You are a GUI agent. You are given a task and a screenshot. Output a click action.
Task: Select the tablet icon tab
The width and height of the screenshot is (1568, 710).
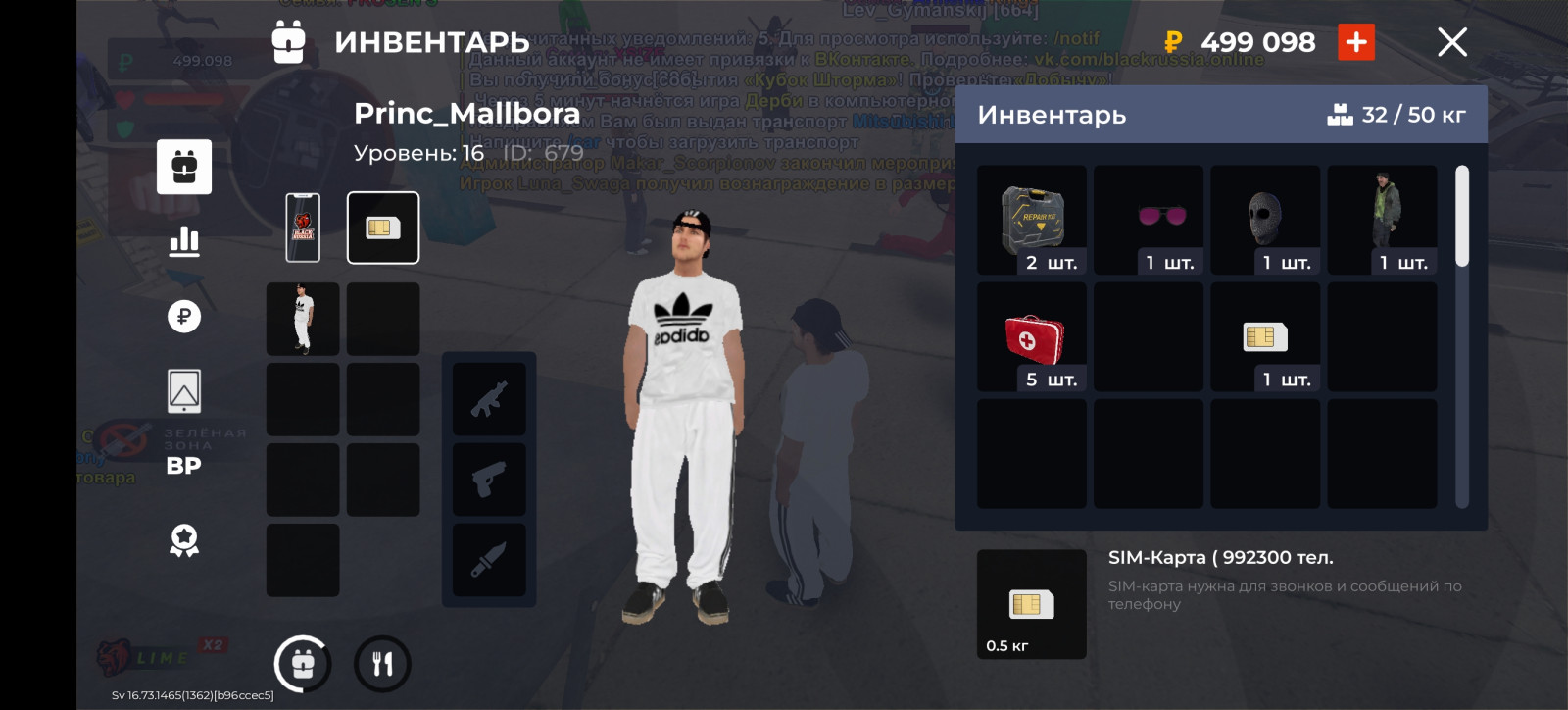(x=184, y=391)
